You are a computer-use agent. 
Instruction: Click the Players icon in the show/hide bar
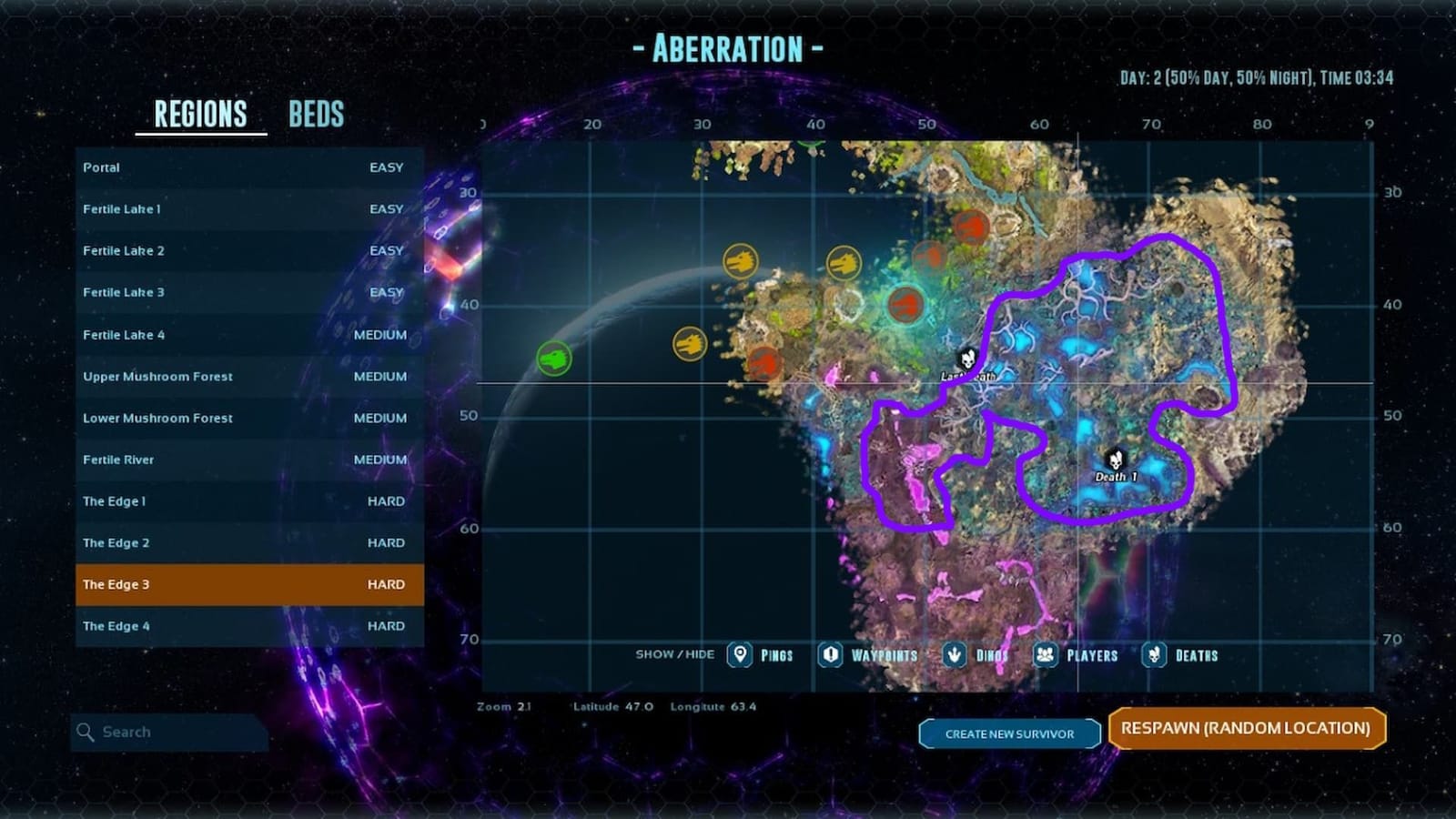point(1043,654)
